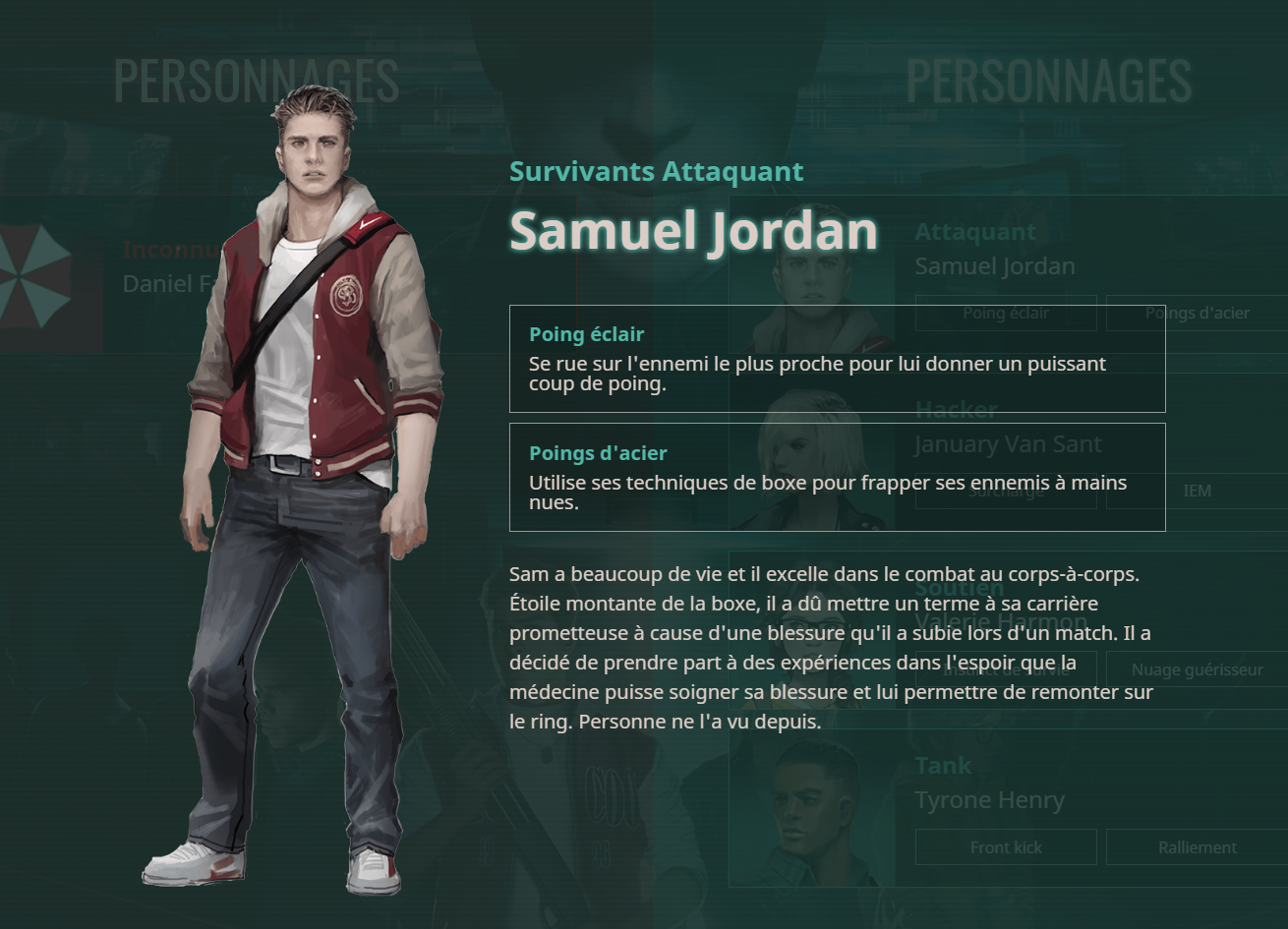Show the Nuage guérisseur ability
The width and height of the screenshot is (1288, 929).
point(1197,669)
